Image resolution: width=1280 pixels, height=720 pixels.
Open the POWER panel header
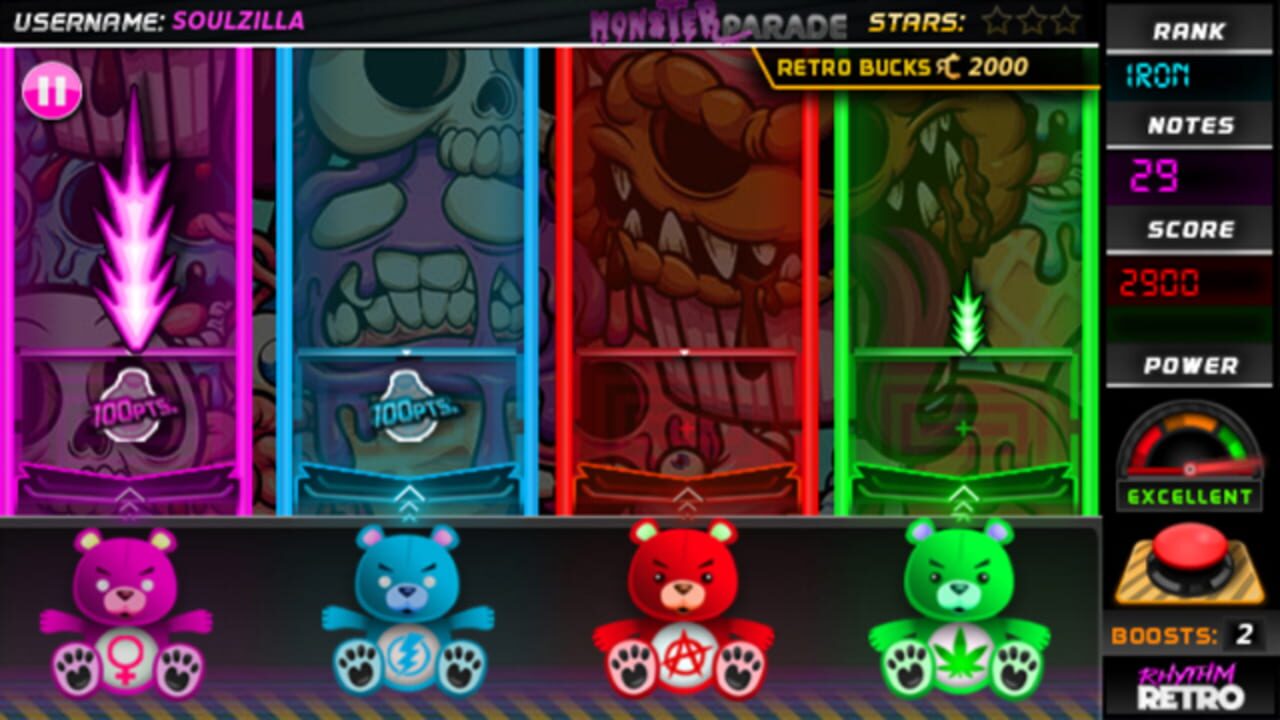point(1190,365)
